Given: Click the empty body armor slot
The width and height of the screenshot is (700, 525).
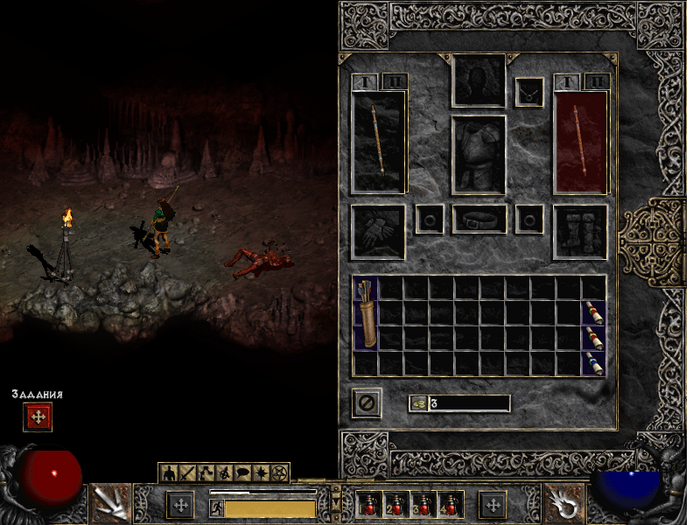Looking at the screenshot, I should coord(480,153).
